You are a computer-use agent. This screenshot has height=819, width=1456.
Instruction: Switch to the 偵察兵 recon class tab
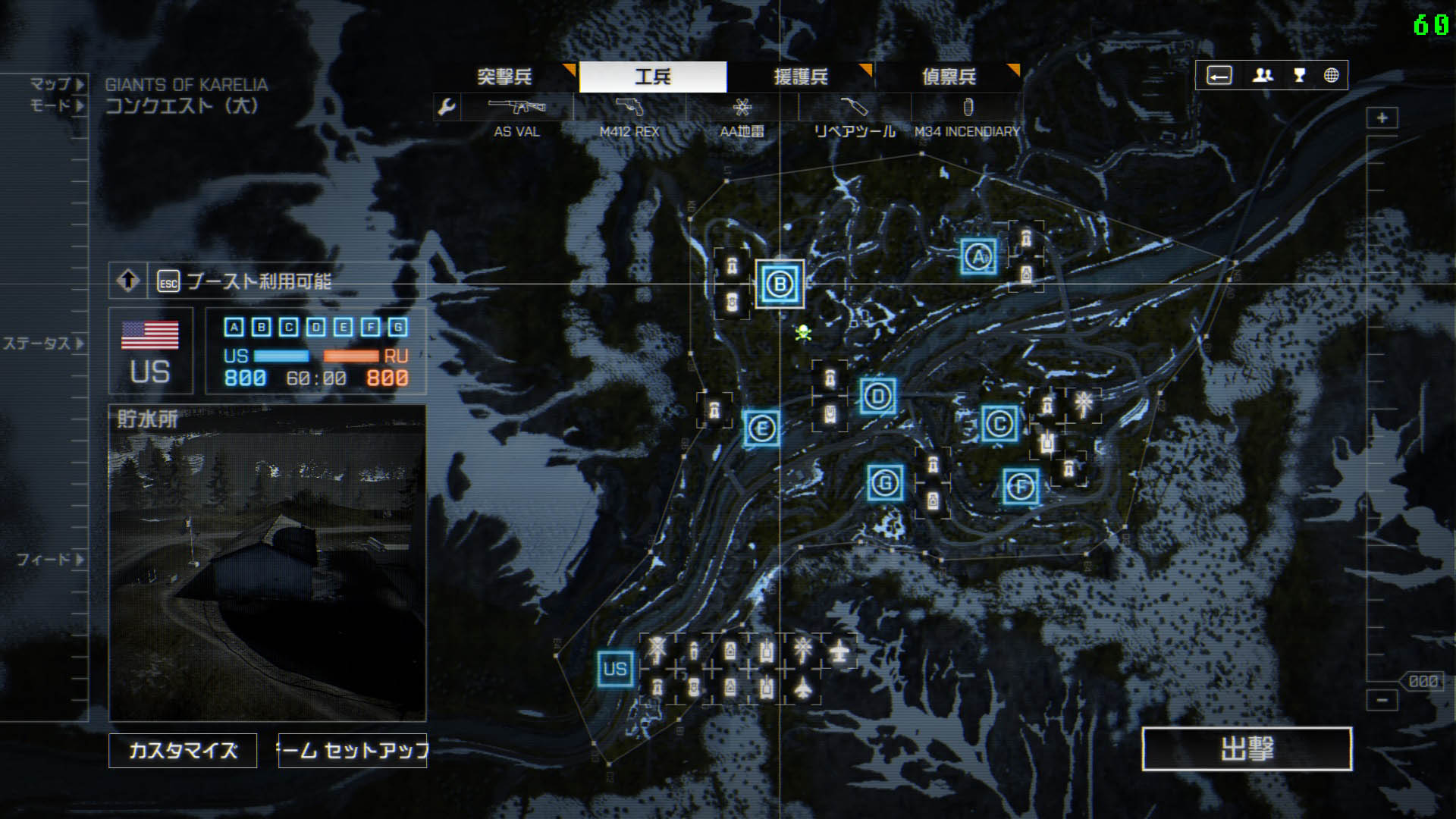tap(949, 77)
